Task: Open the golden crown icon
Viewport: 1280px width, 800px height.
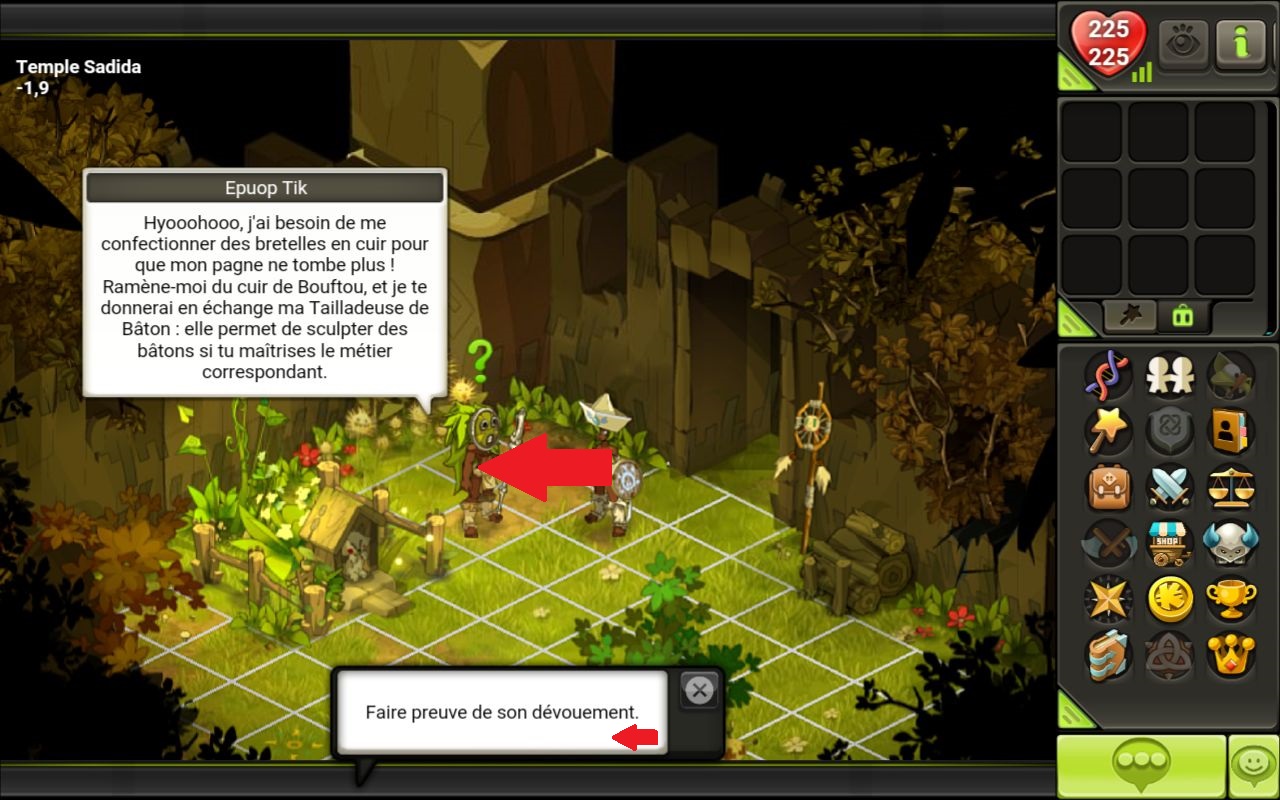Action: pyautogui.click(x=1229, y=655)
